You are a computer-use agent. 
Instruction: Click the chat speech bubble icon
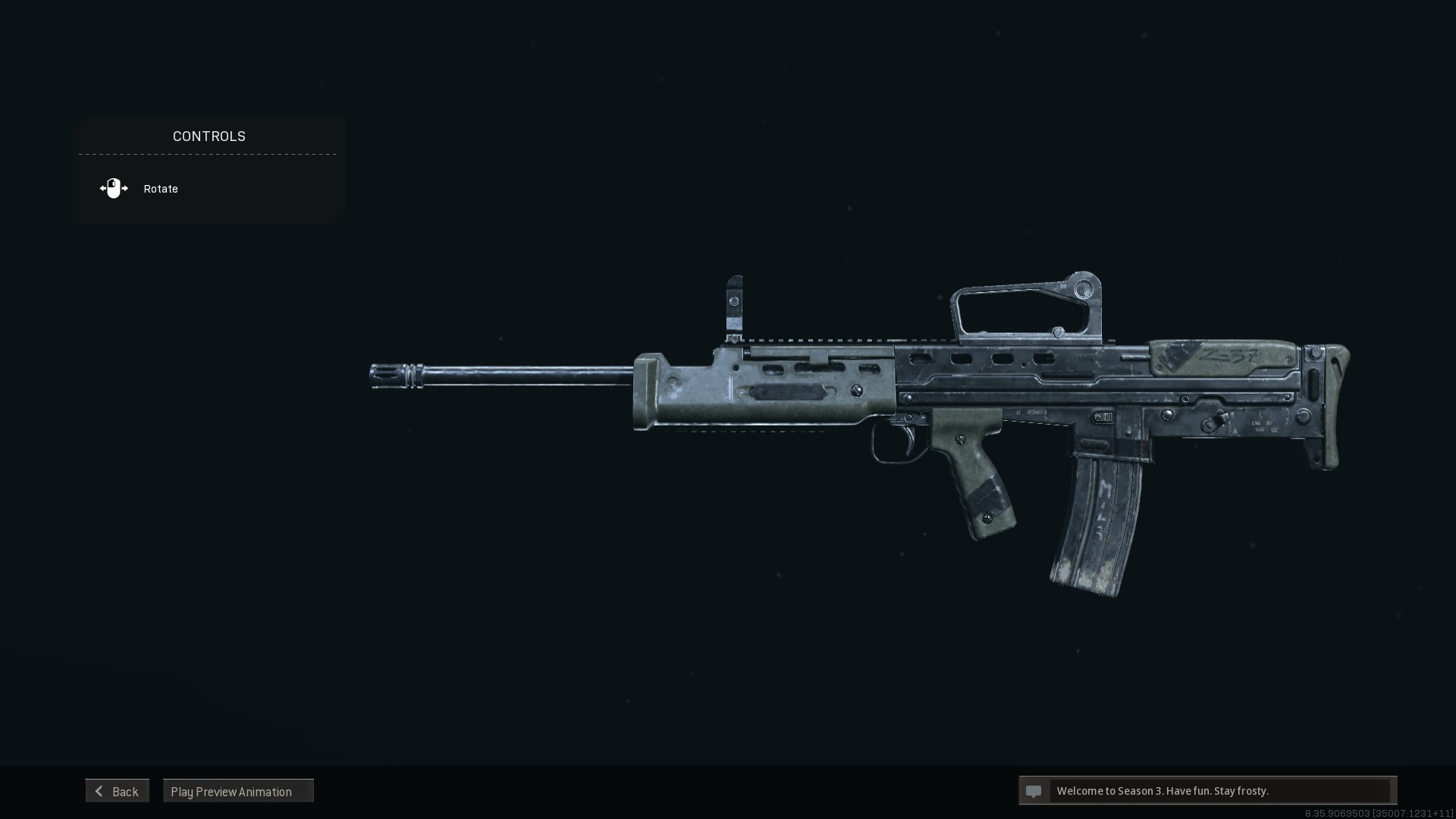tap(1034, 791)
